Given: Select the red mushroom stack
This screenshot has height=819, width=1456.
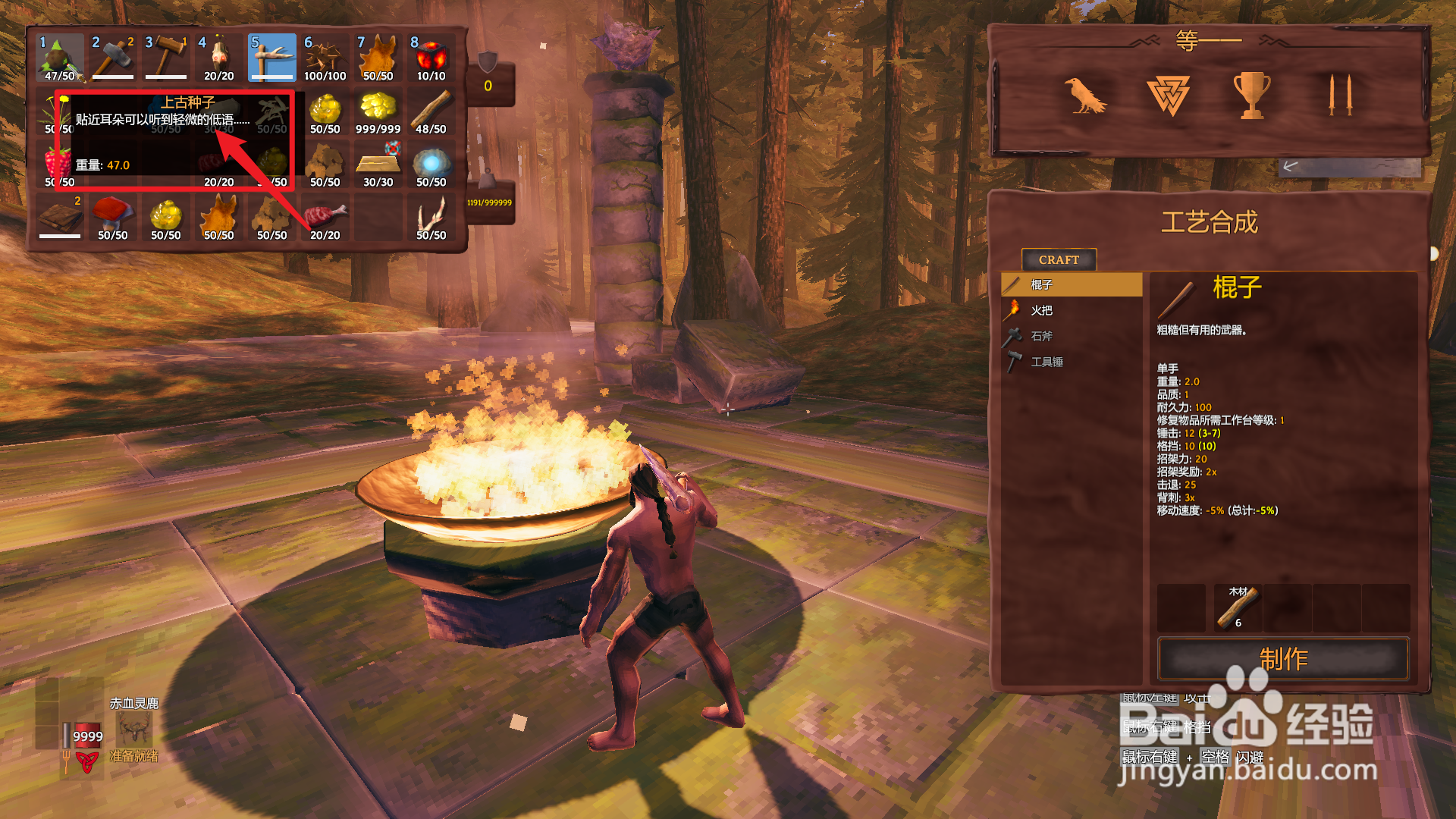Looking at the screenshot, I should [112, 217].
